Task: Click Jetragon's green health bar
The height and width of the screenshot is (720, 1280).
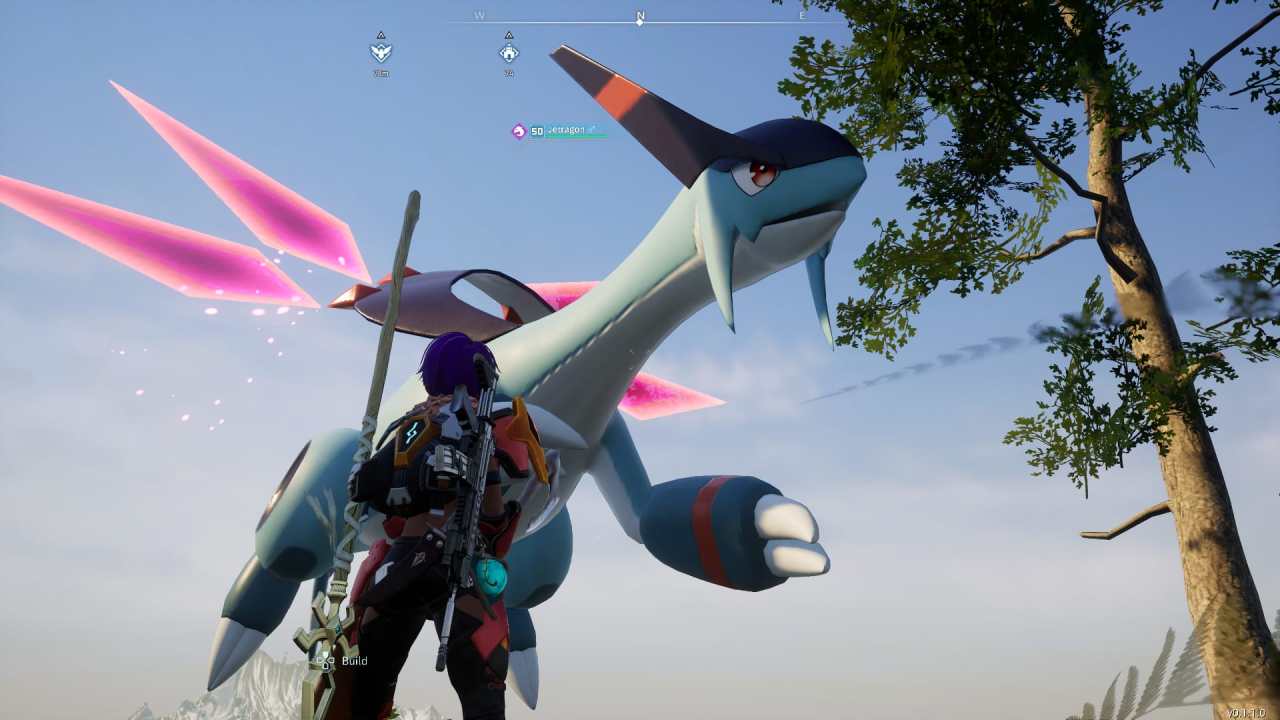Action: [575, 135]
